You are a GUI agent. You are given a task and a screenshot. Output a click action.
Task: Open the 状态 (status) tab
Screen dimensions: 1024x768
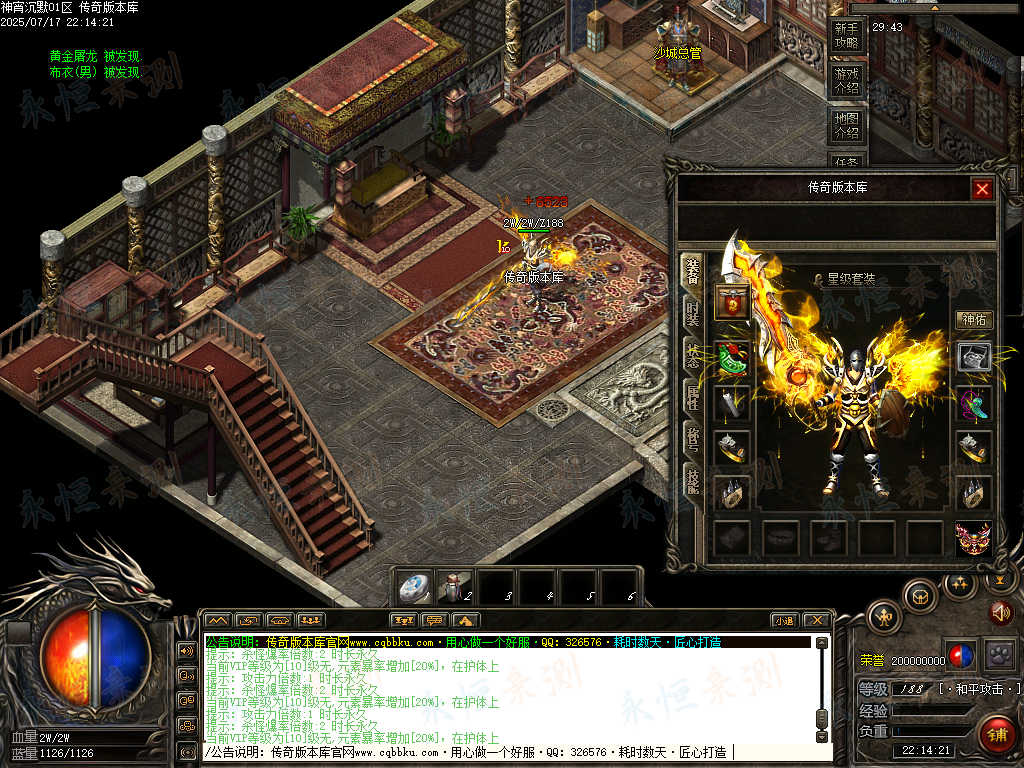(x=692, y=355)
